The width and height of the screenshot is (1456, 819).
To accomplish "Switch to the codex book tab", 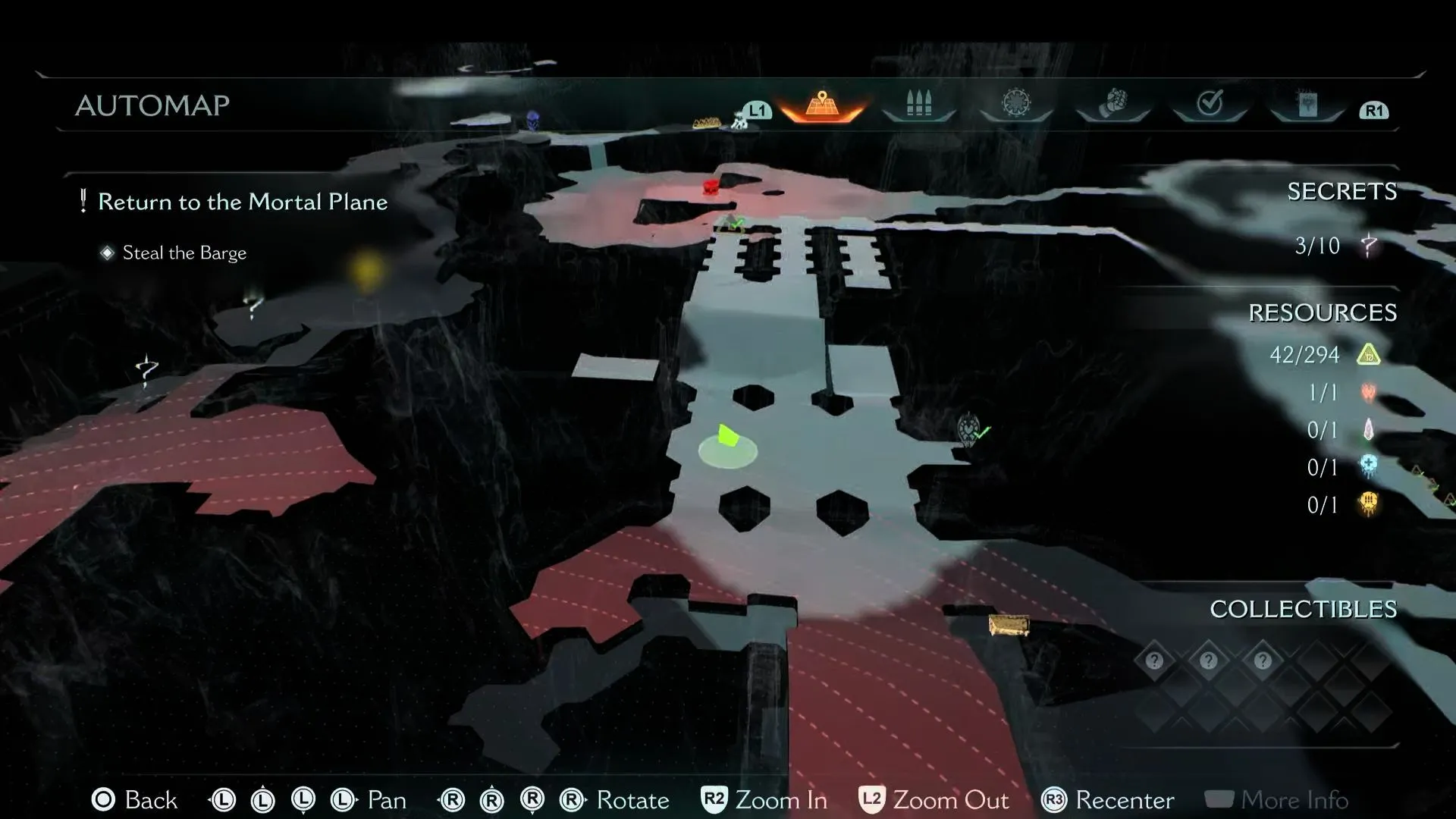I will 1307,105.
